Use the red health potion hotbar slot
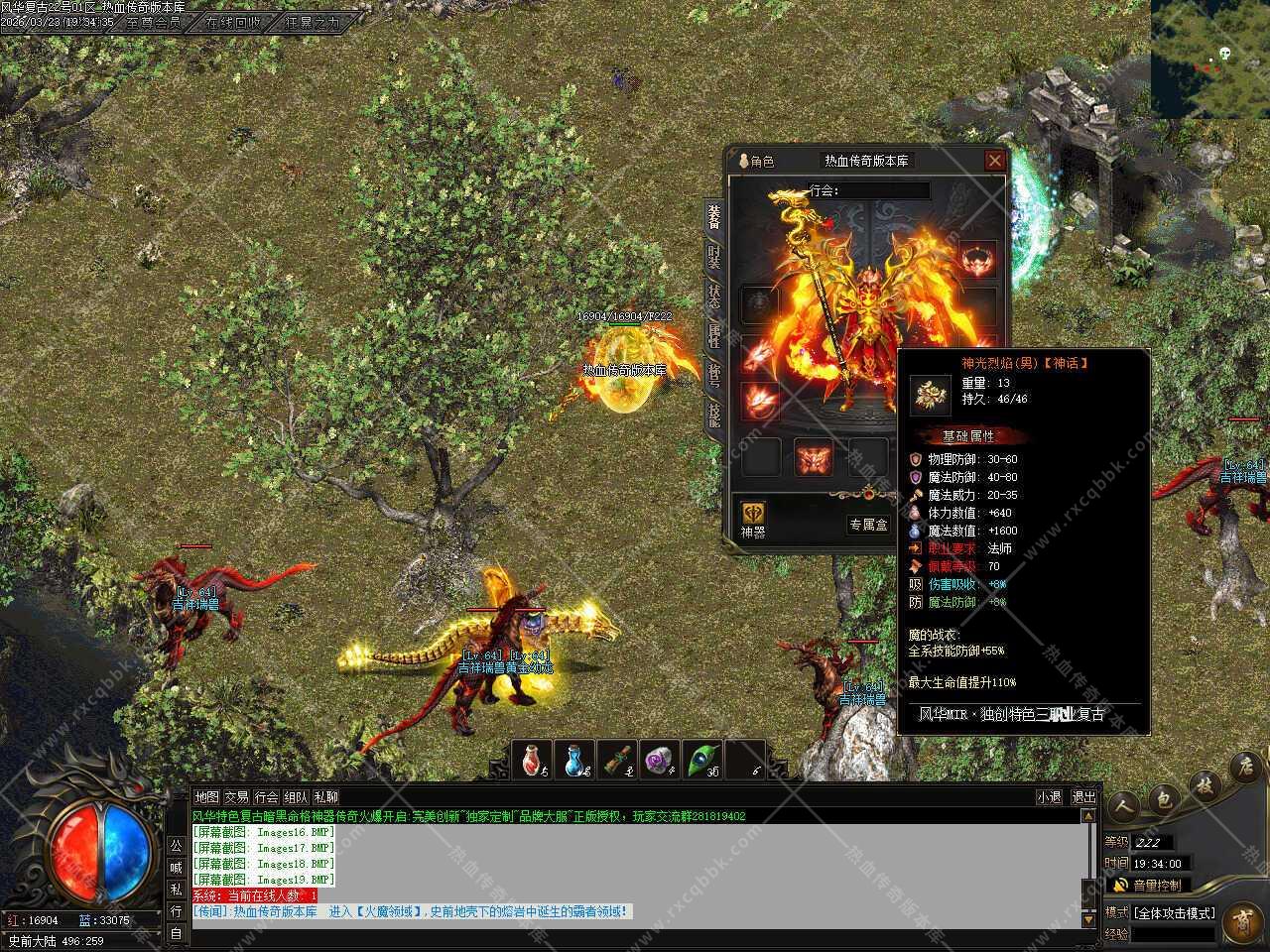The width and height of the screenshot is (1270, 952). [534, 761]
